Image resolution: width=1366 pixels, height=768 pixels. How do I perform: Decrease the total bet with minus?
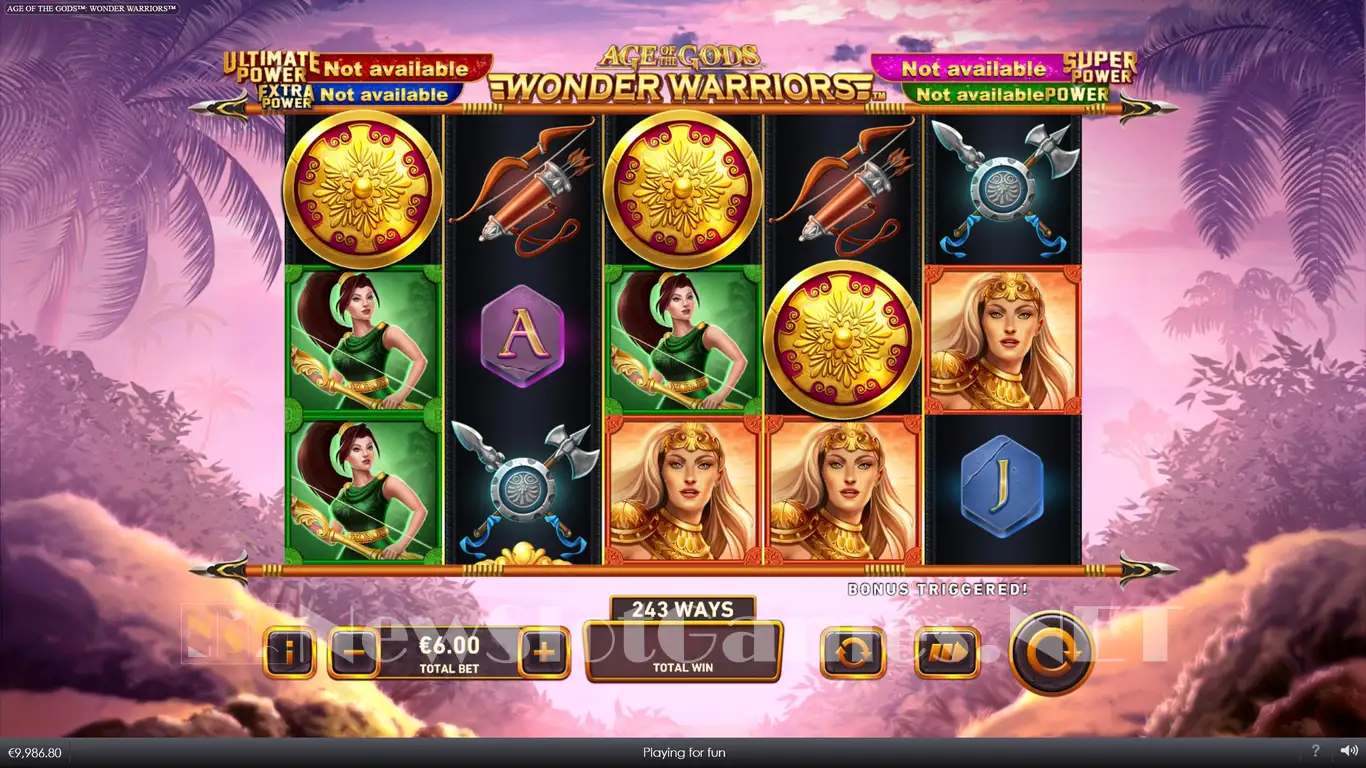pos(353,654)
